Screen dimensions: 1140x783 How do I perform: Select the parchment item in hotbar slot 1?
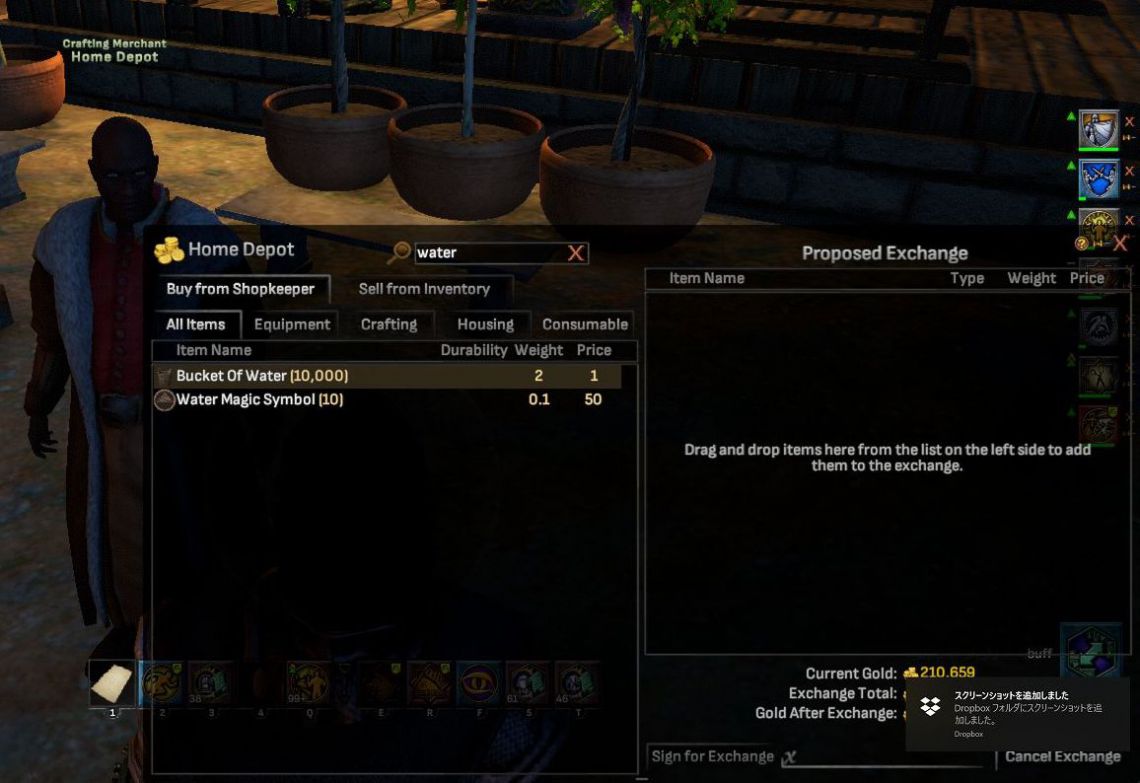click(112, 683)
